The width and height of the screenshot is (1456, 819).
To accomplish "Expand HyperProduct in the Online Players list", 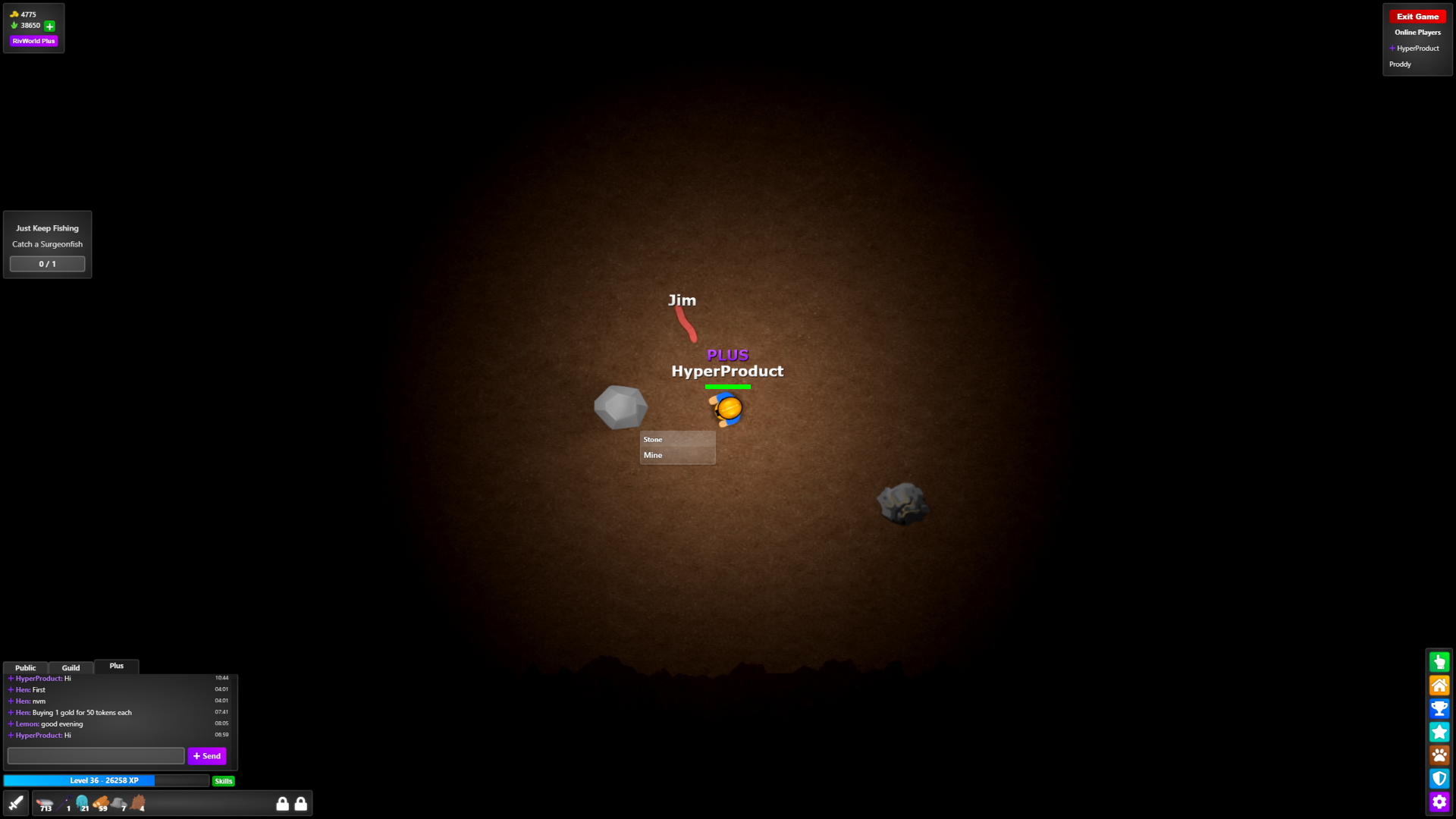I will coord(1392,48).
